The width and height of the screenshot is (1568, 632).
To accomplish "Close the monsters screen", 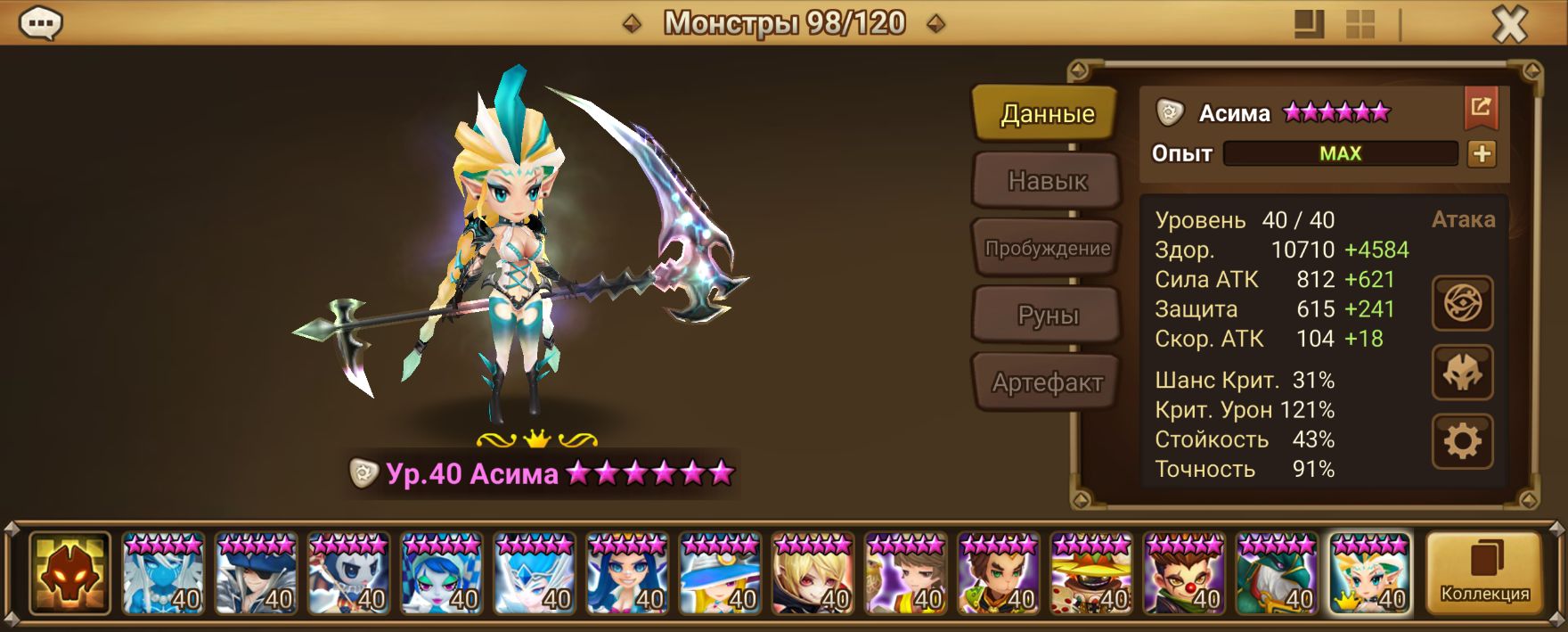I will click(x=1509, y=25).
